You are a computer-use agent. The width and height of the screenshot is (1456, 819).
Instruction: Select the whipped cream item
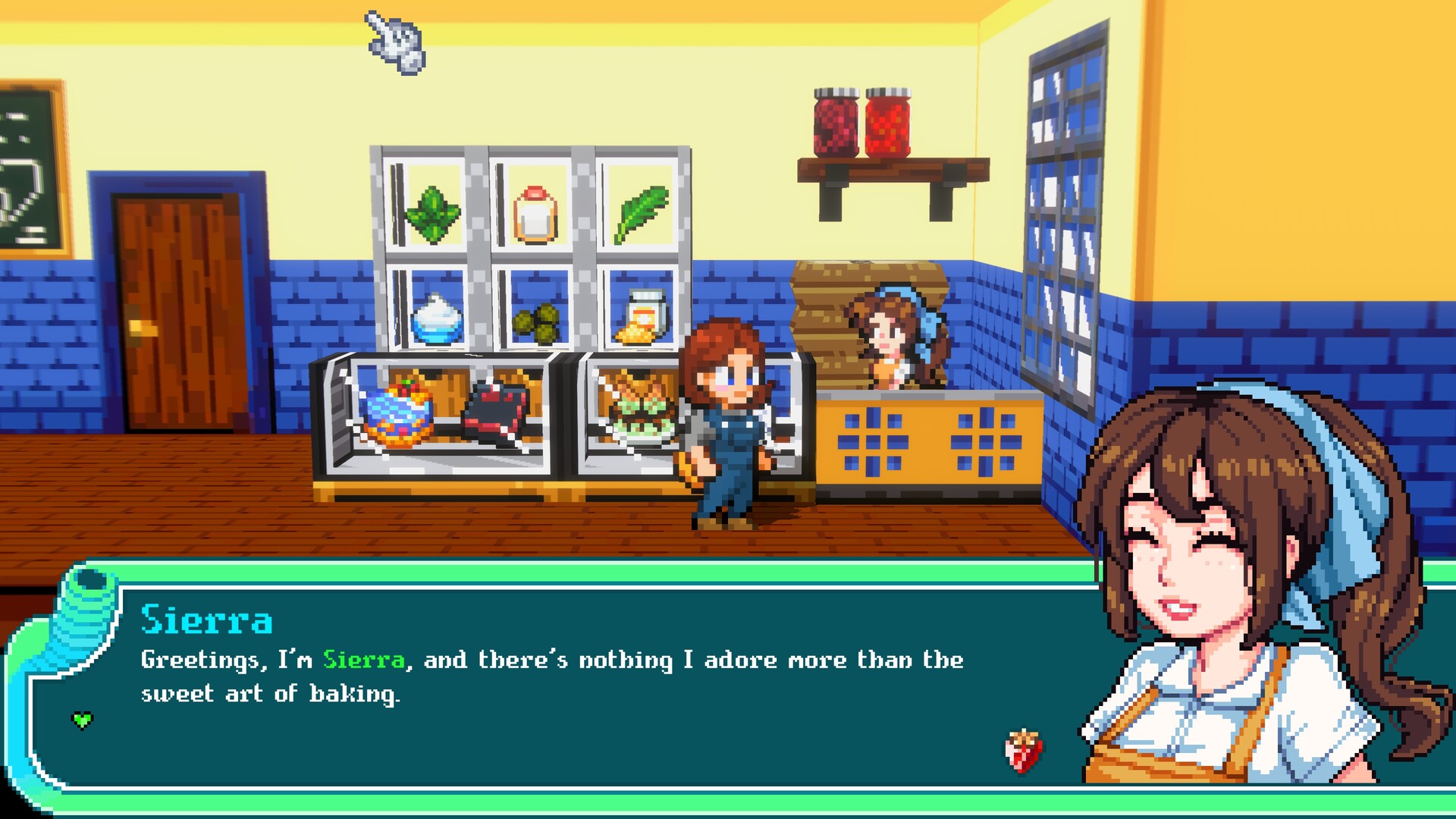pos(438,322)
